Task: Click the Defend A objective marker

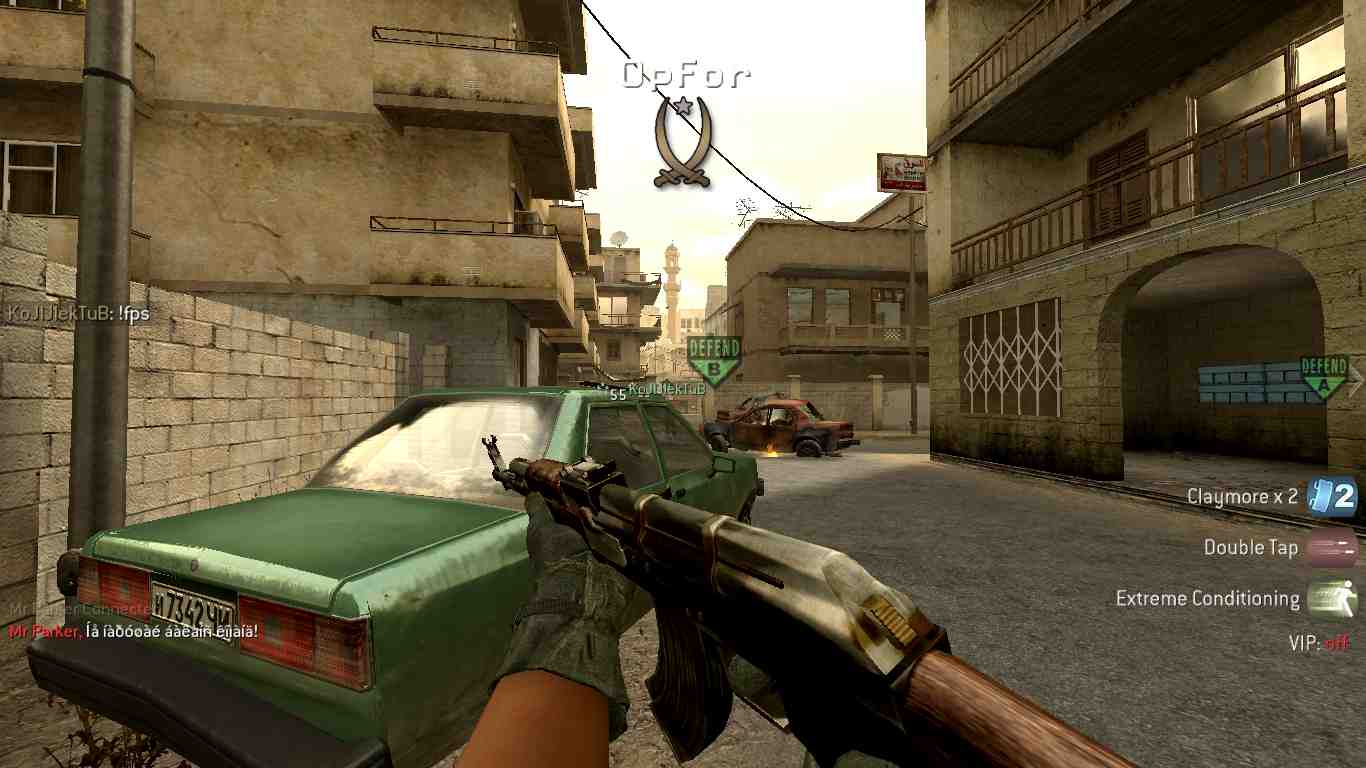Action: coord(1324,378)
